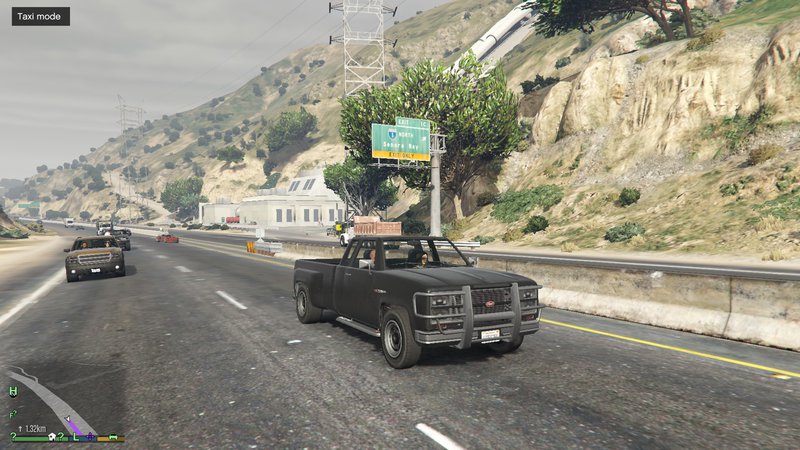Viewport: 800px width, 450px height.
Task: Click the Taxi mode label
Action: 41,17
